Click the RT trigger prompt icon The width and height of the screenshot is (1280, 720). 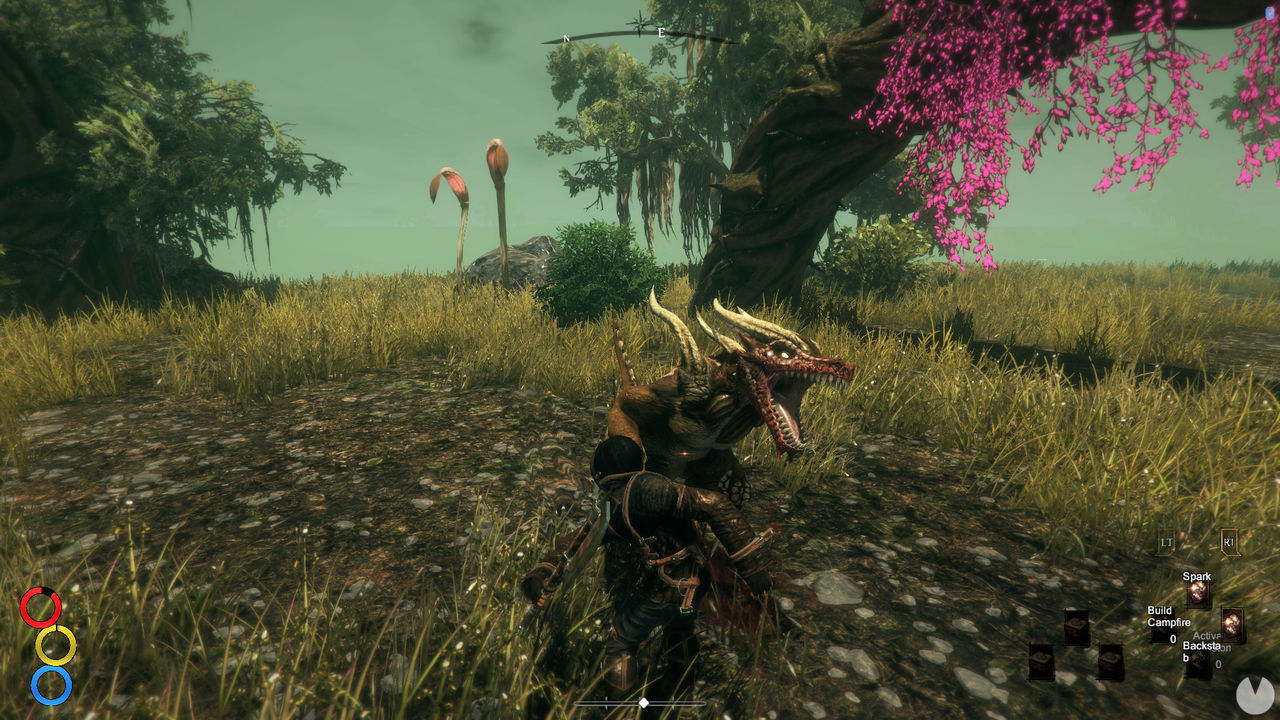point(1230,541)
